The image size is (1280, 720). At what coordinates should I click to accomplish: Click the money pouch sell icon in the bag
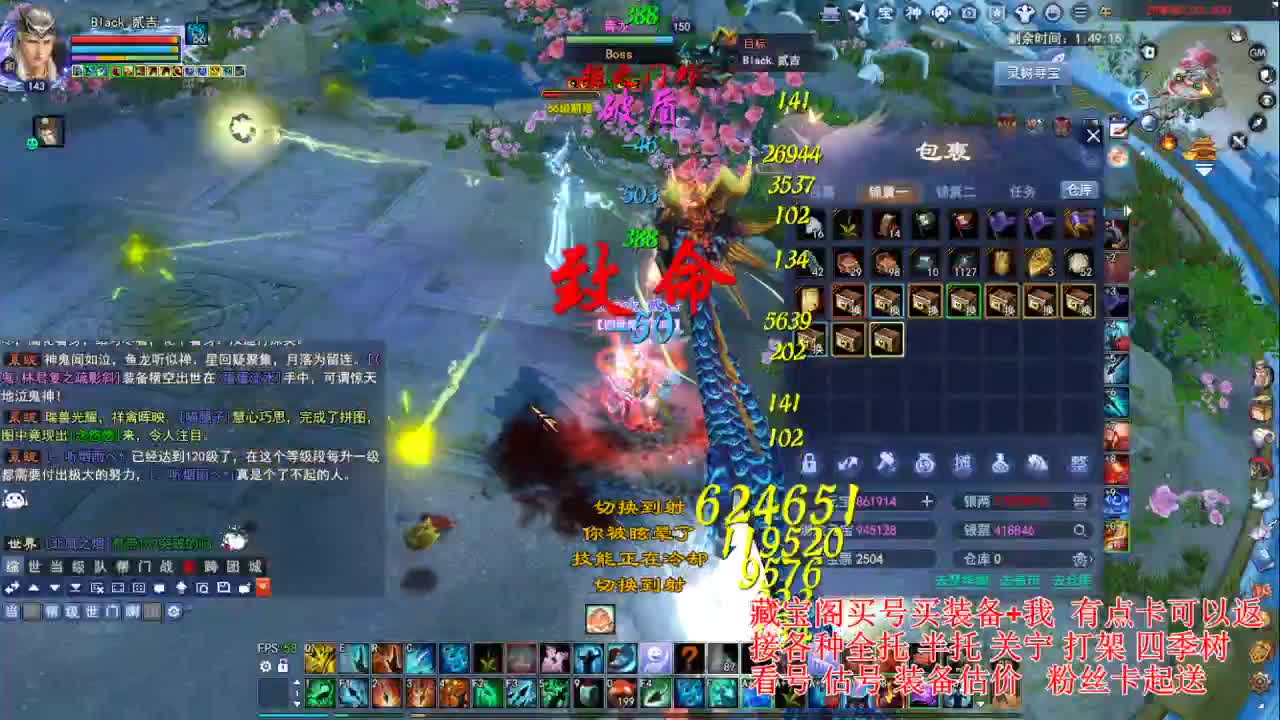click(x=926, y=463)
